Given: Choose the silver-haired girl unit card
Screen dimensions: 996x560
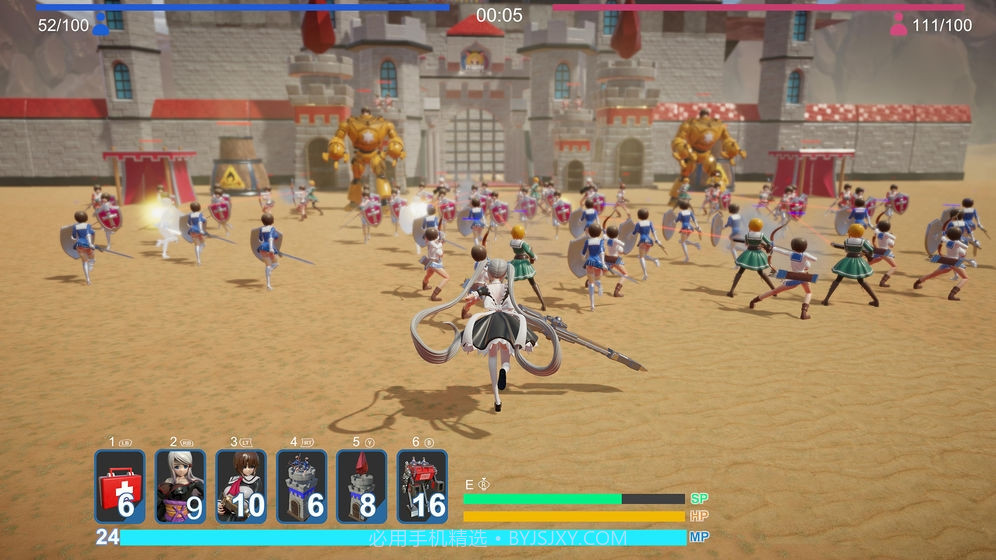Looking at the screenshot, I should (x=181, y=487).
